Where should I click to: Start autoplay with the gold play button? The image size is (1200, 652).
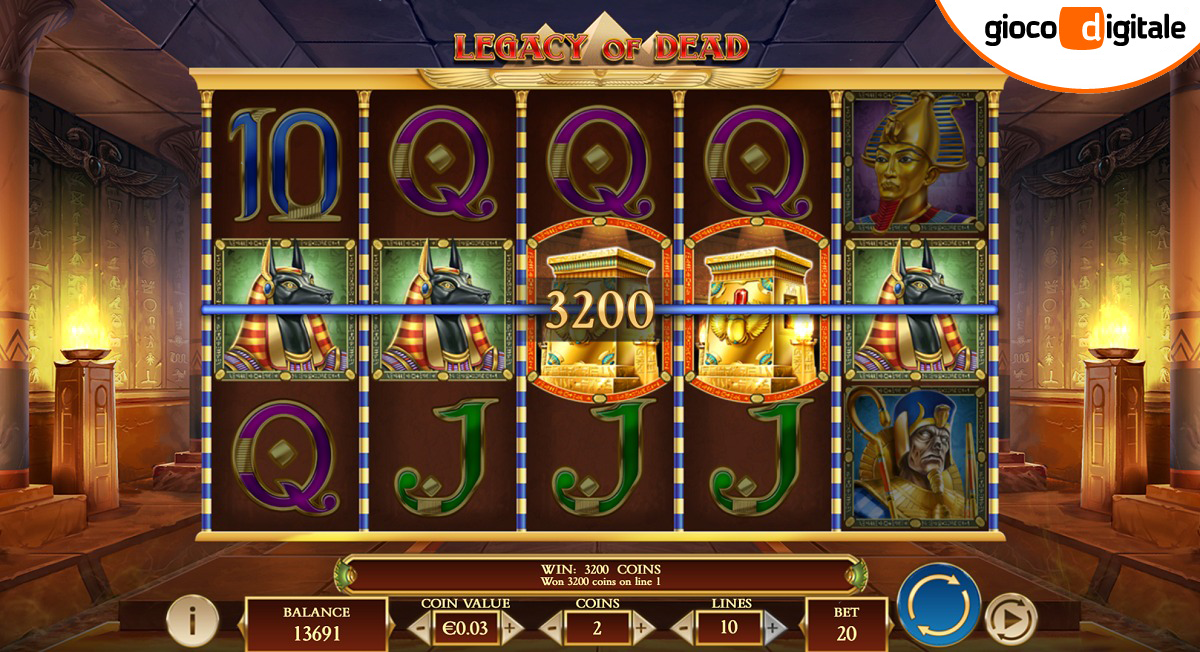click(1011, 622)
